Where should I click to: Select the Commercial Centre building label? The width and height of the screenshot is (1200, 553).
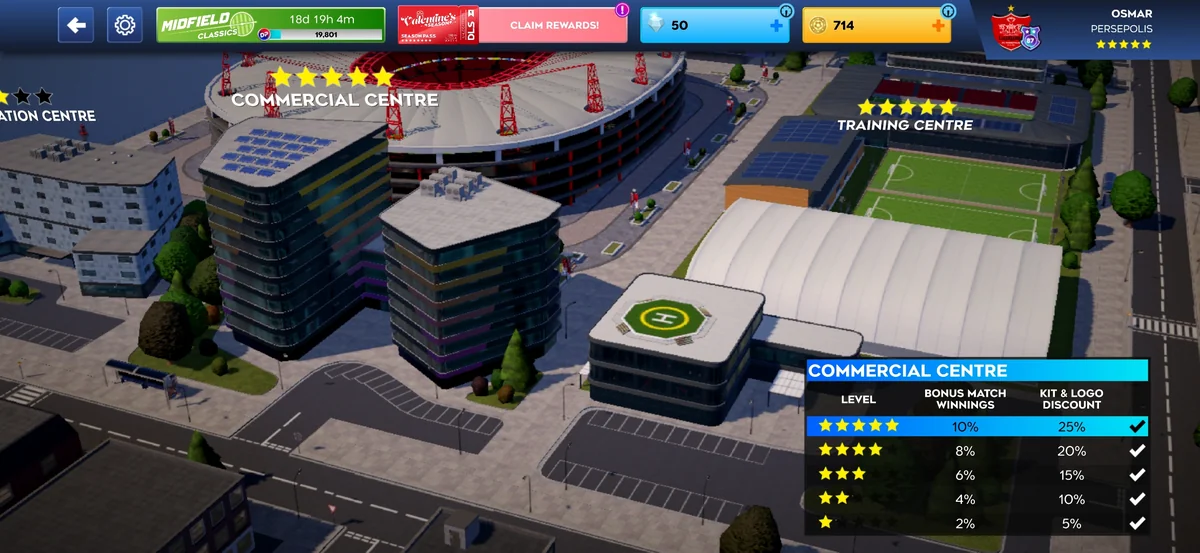click(334, 99)
